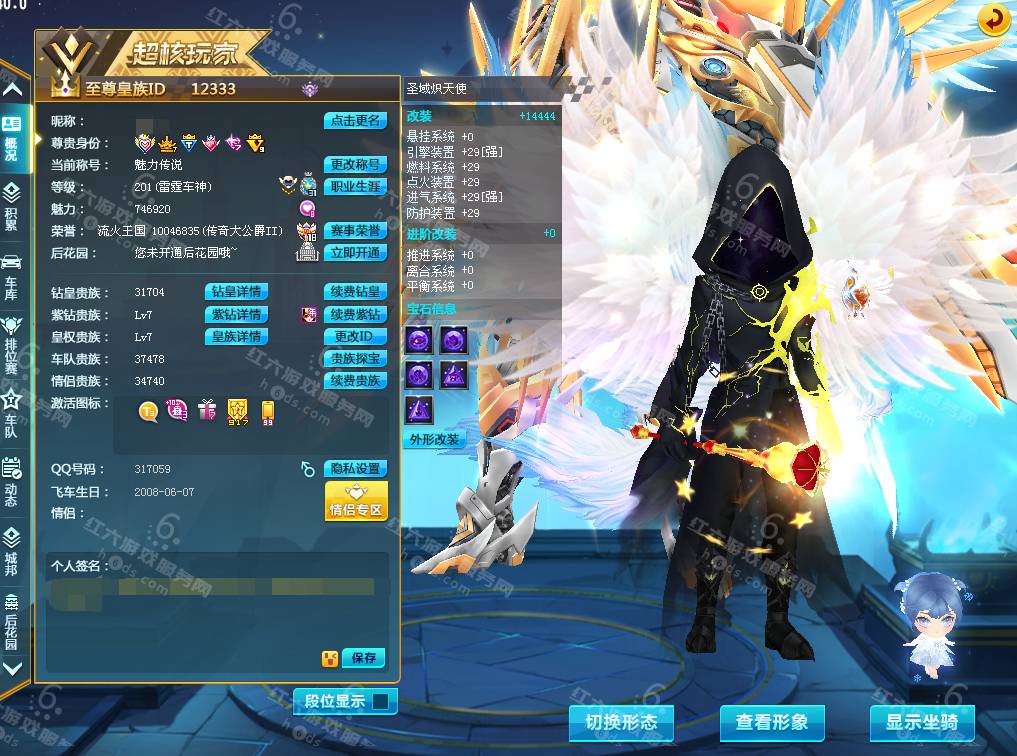Open 皇族详情 royal details
The width and height of the screenshot is (1017, 756).
click(x=236, y=337)
